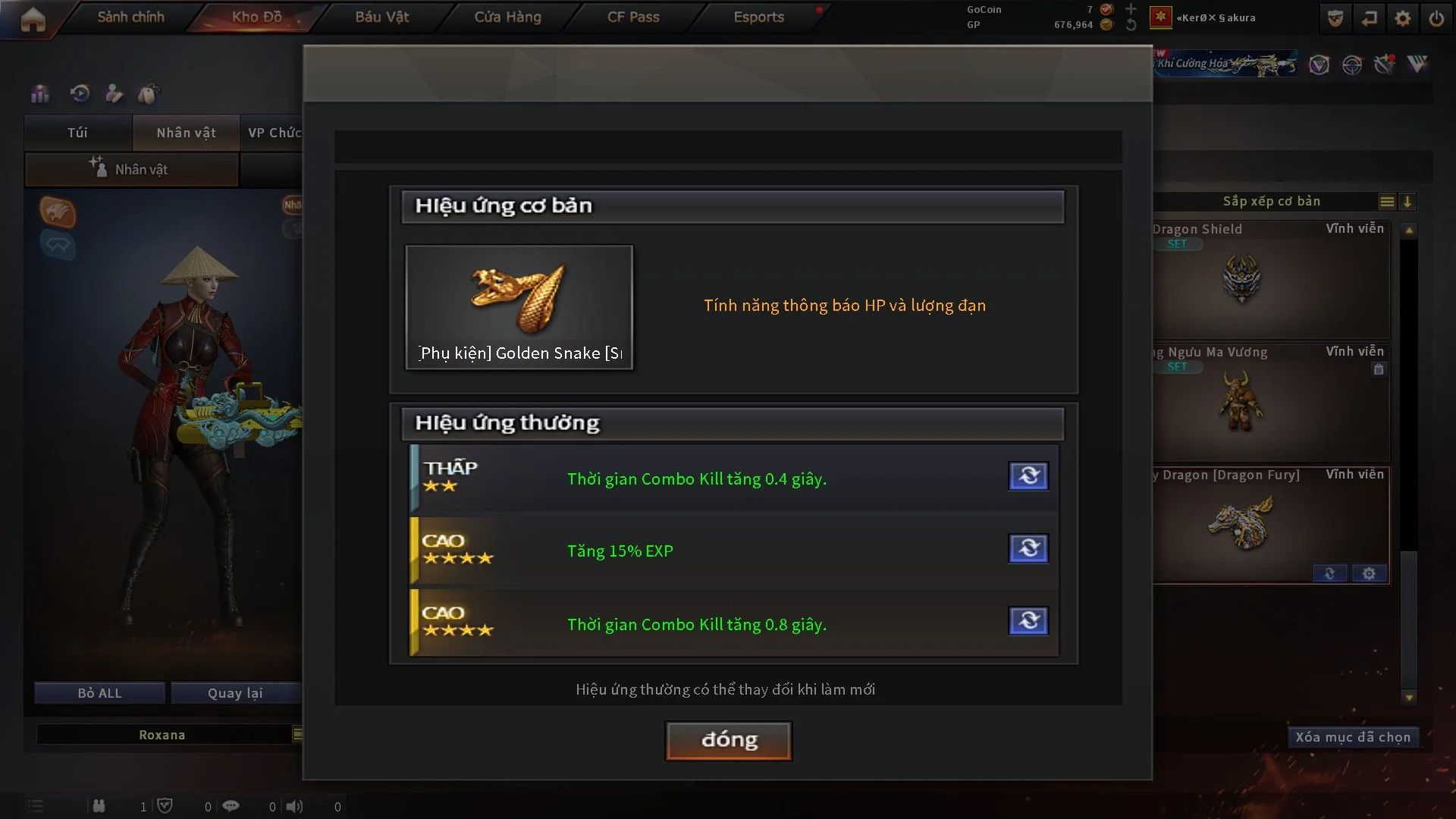Select the friends icon in the status bar
The height and width of the screenshot is (819, 1456).
point(99,806)
